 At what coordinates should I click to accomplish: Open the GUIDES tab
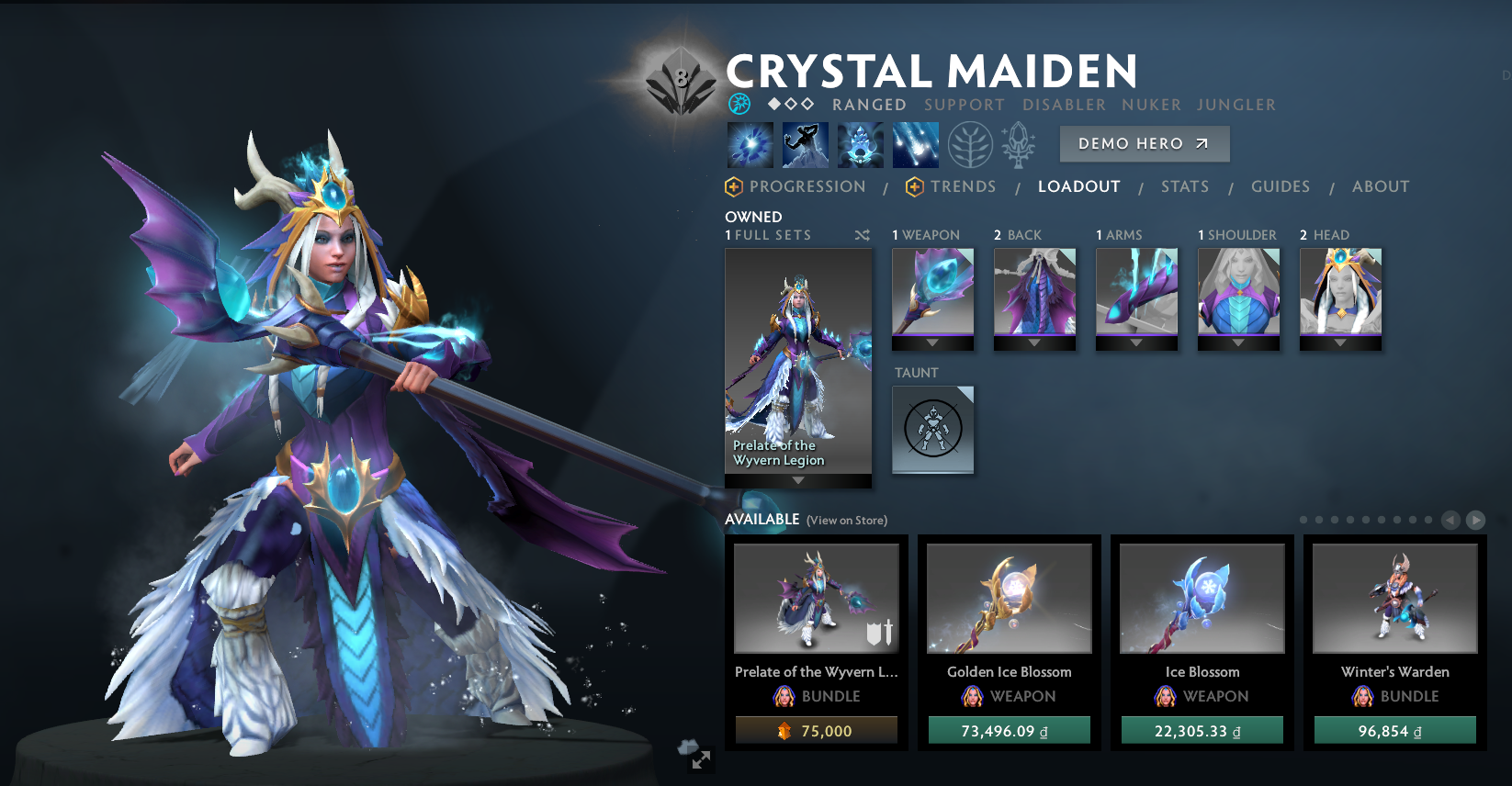(x=1281, y=186)
